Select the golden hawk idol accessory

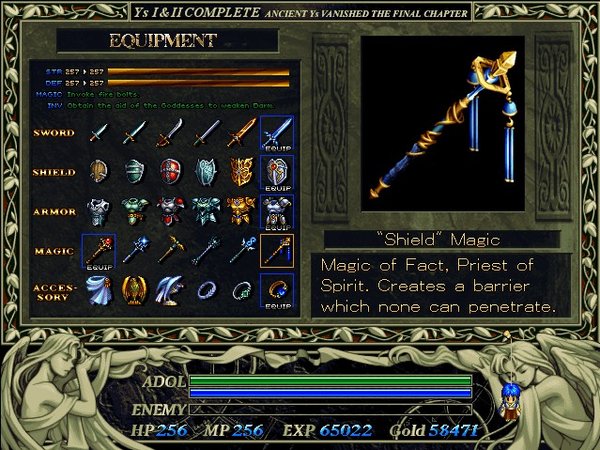coord(134,289)
